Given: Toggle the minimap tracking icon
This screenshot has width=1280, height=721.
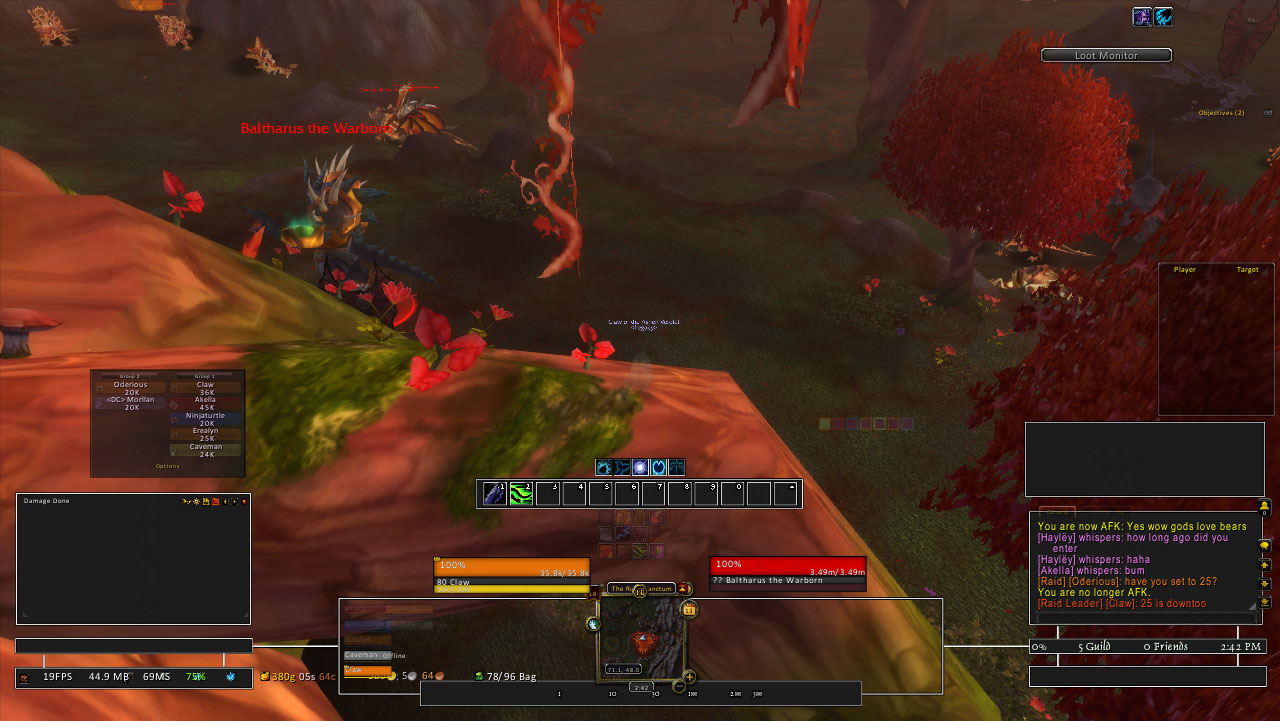Looking at the screenshot, I should pyautogui.click(x=593, y=624).
